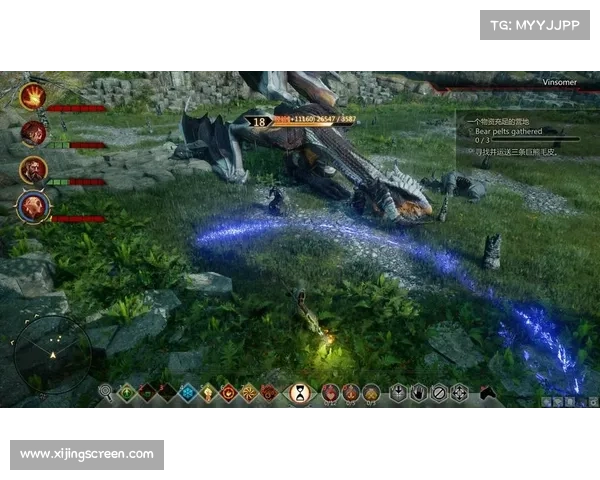
Task: Open the circular minimap
Action: [52, 354]
